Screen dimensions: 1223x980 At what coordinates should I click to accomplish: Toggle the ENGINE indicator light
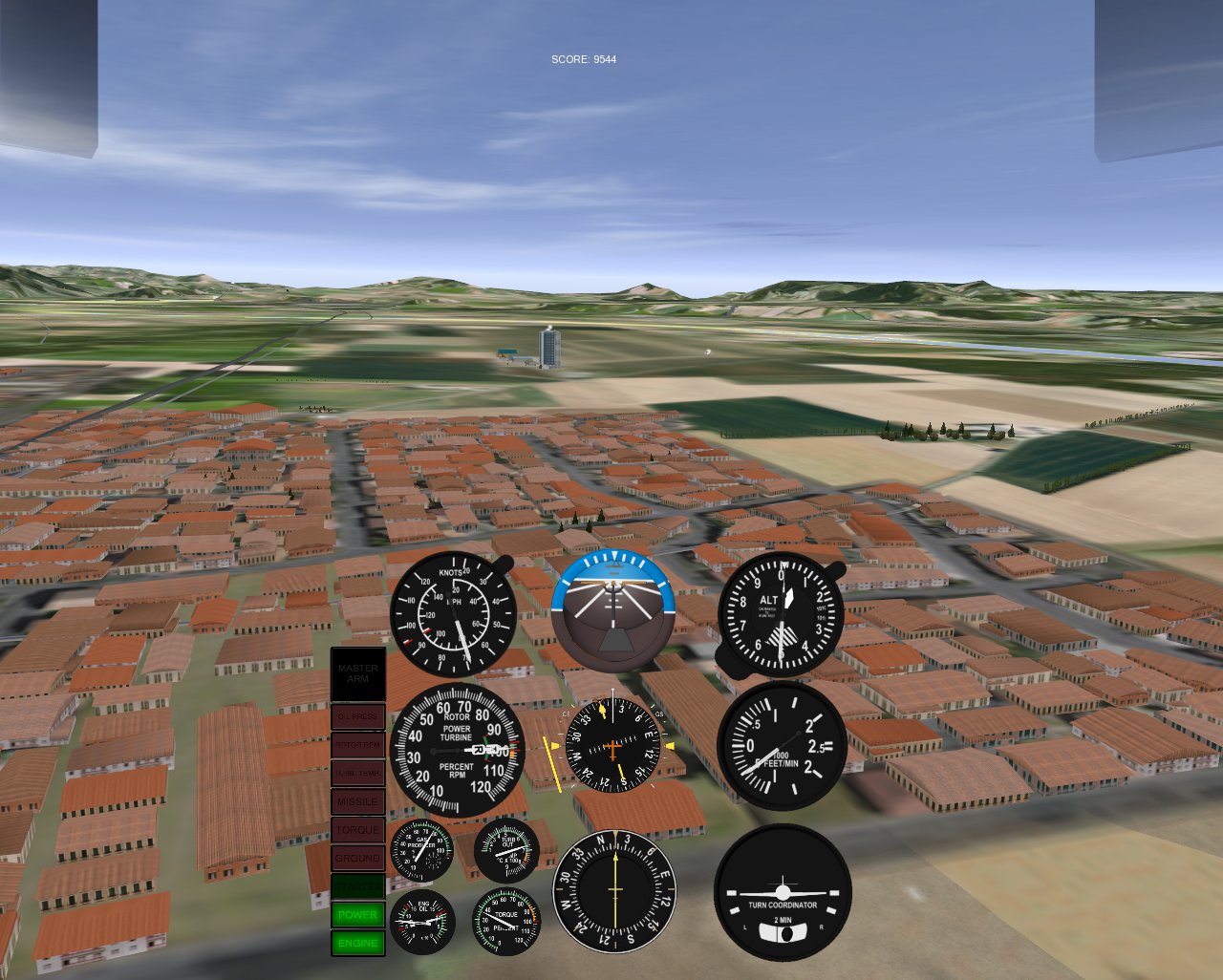[357, 943]
